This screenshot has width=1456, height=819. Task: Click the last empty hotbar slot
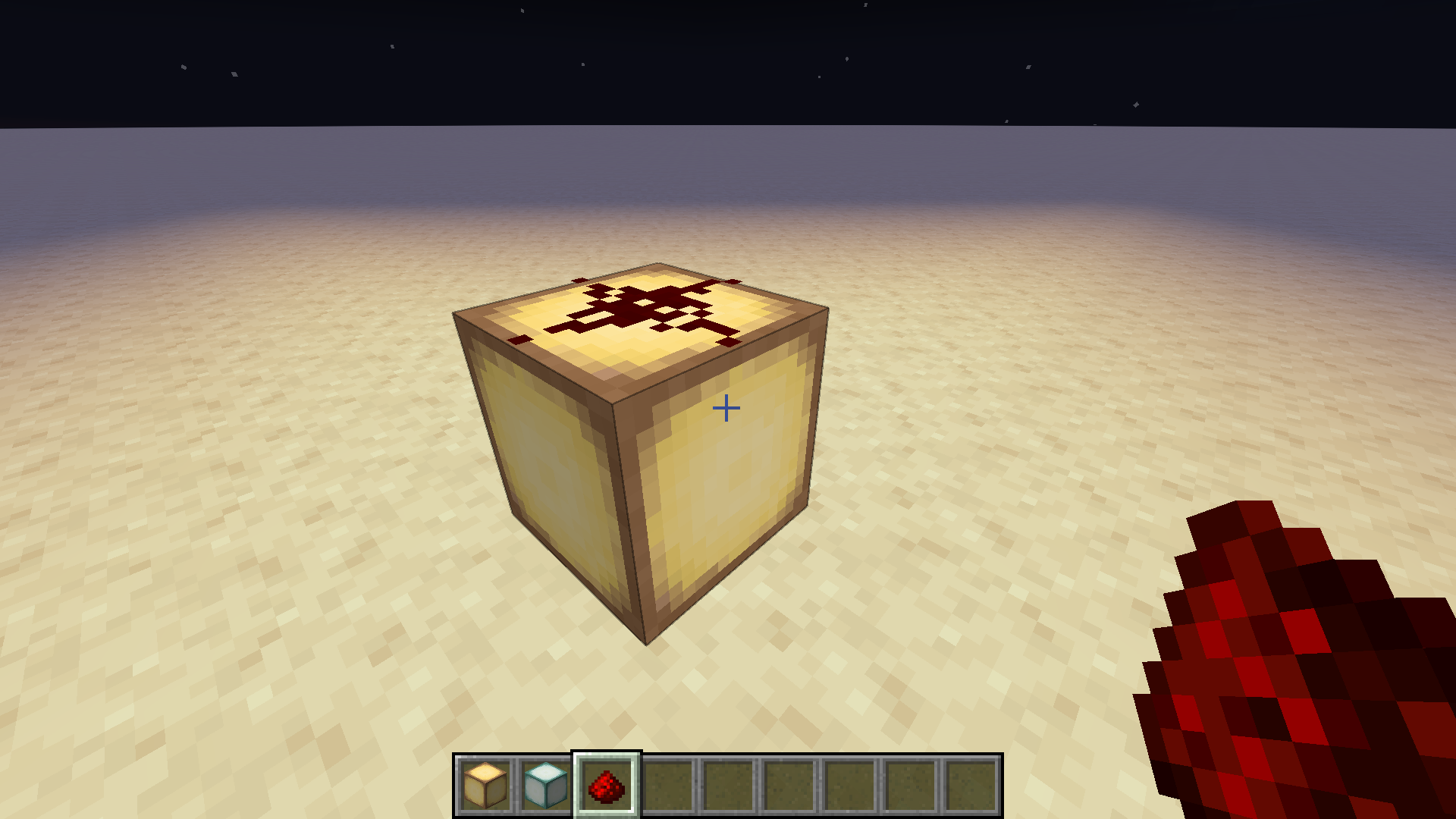(971, 783)
